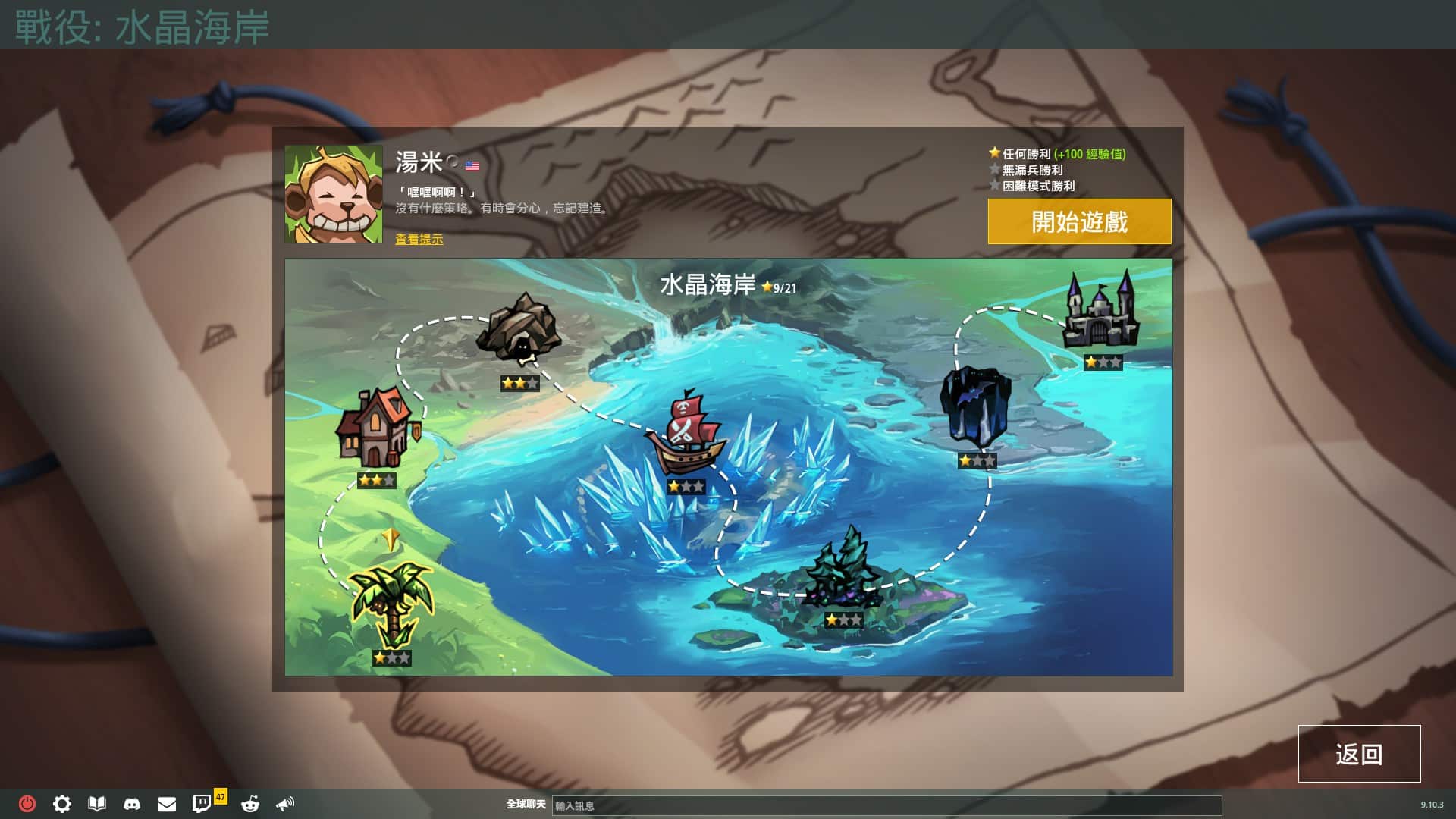
Task: Go back using the 返回 button
Action: (1358, 754)
